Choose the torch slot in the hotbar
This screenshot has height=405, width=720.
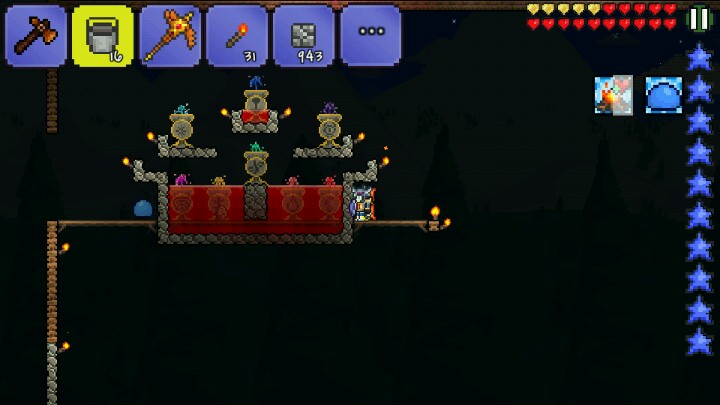coord(237,35)
